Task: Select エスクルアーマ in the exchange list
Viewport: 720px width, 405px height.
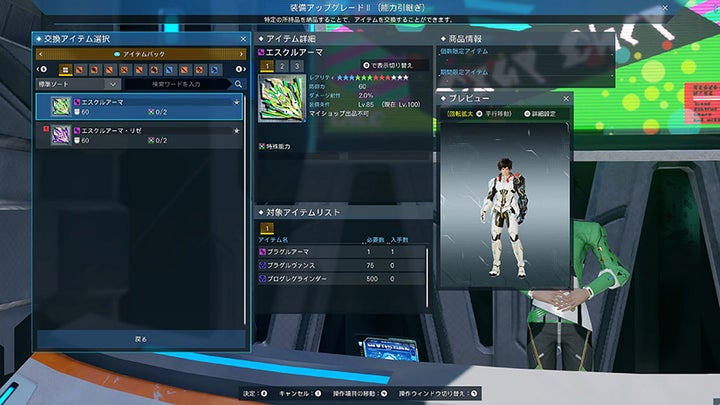Action: coord(140,107)
